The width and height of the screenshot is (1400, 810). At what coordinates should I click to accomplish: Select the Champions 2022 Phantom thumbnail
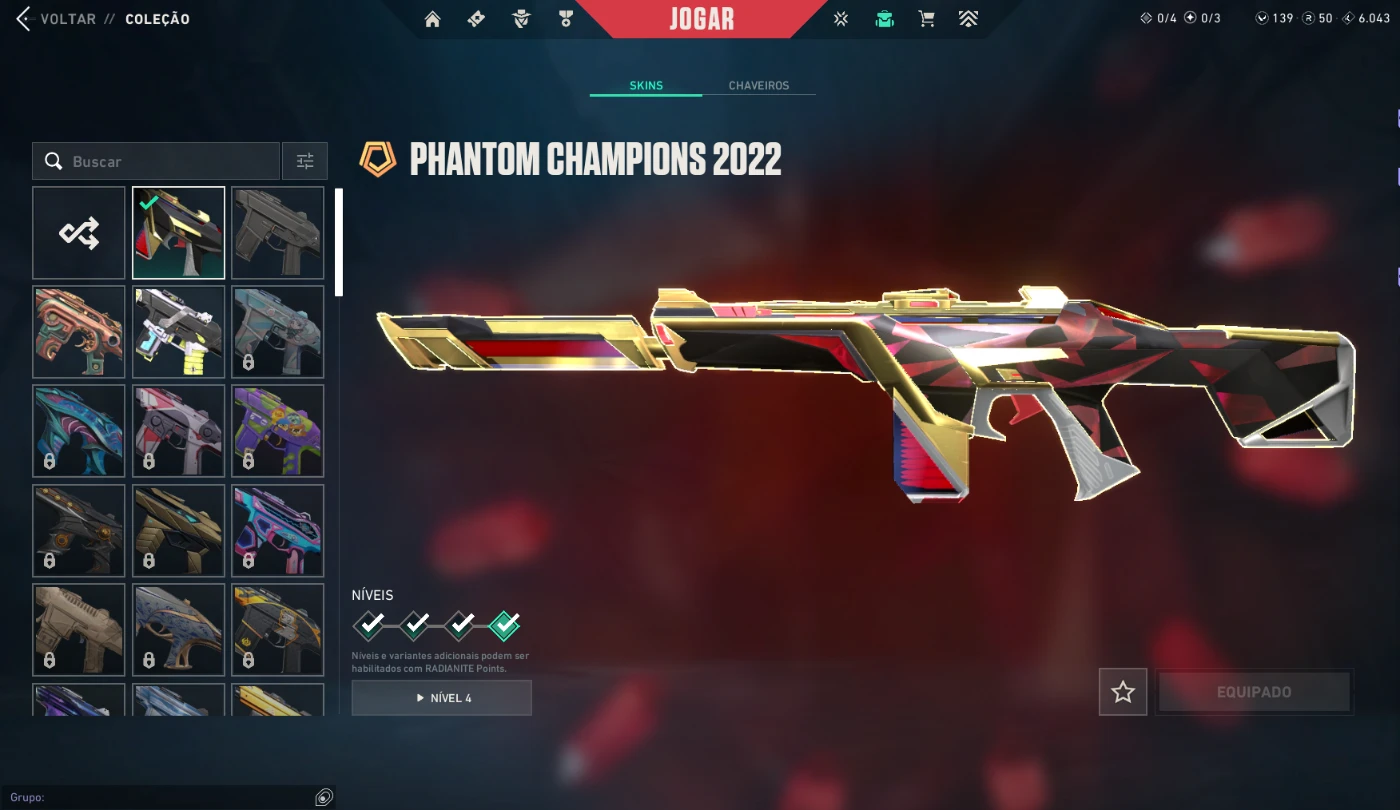pyautogui.click(x=179, y=233)
